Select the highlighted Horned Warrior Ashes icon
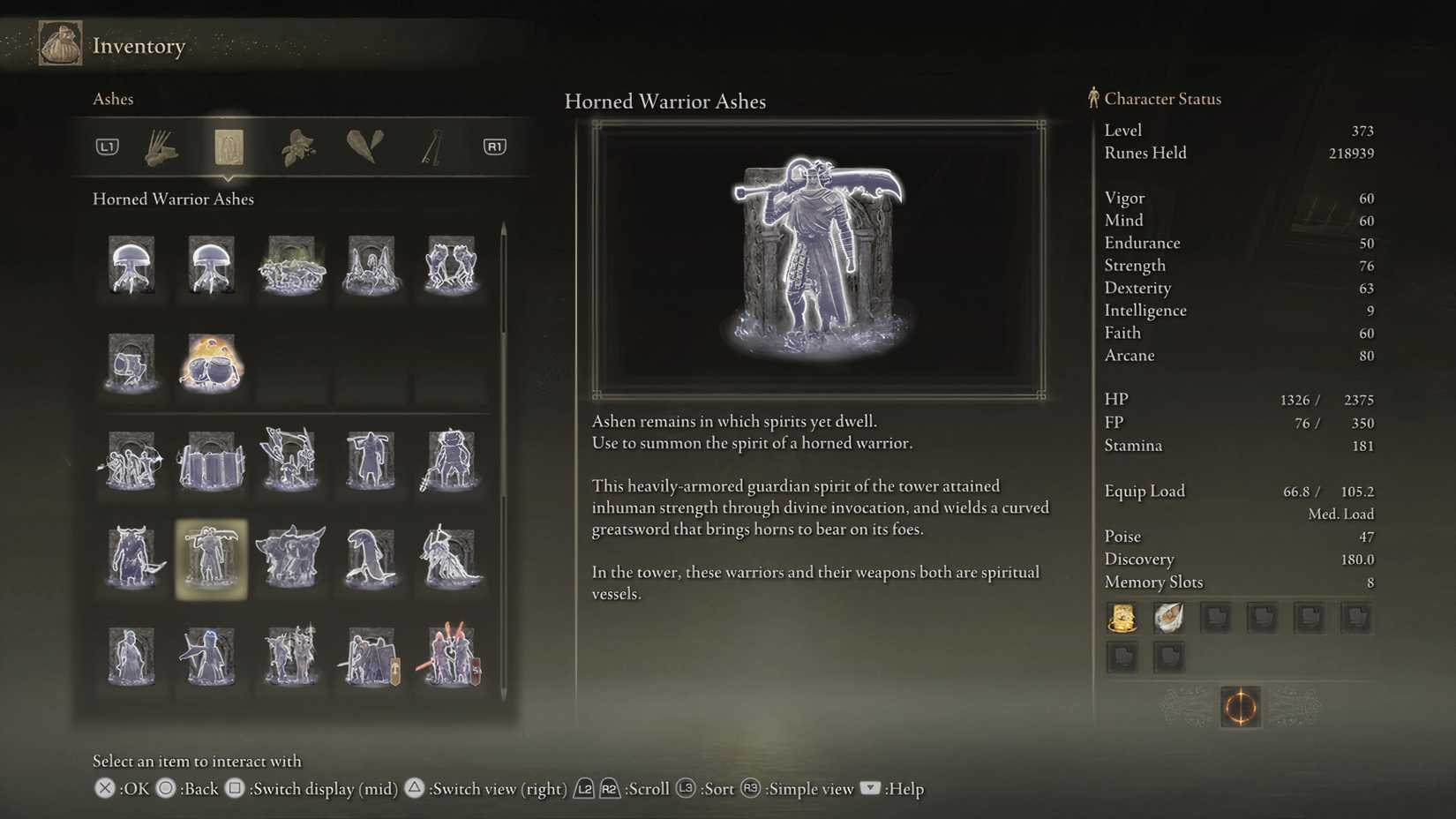 210,559
